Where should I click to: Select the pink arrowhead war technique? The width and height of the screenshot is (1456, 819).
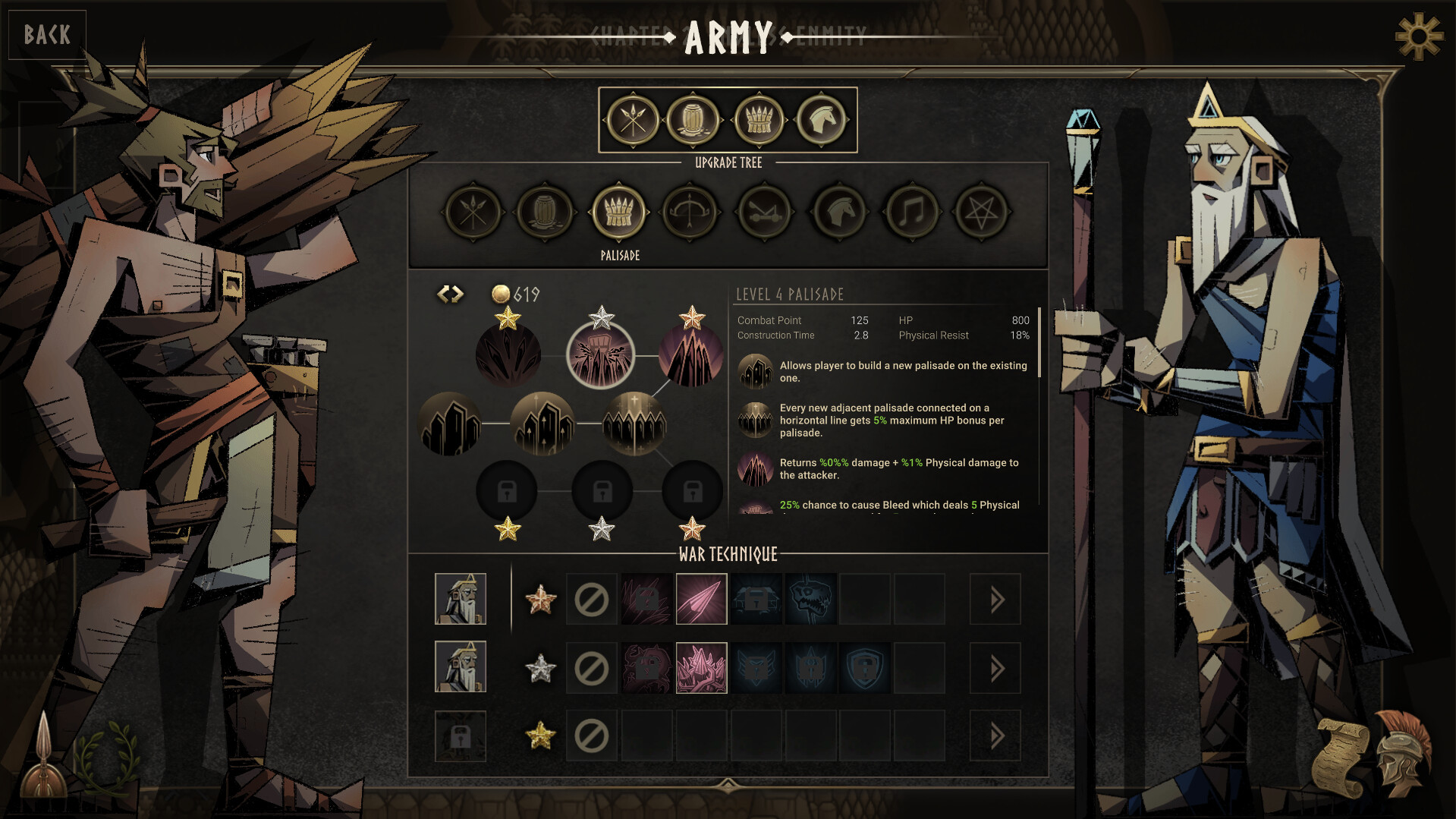coord(701,599)
